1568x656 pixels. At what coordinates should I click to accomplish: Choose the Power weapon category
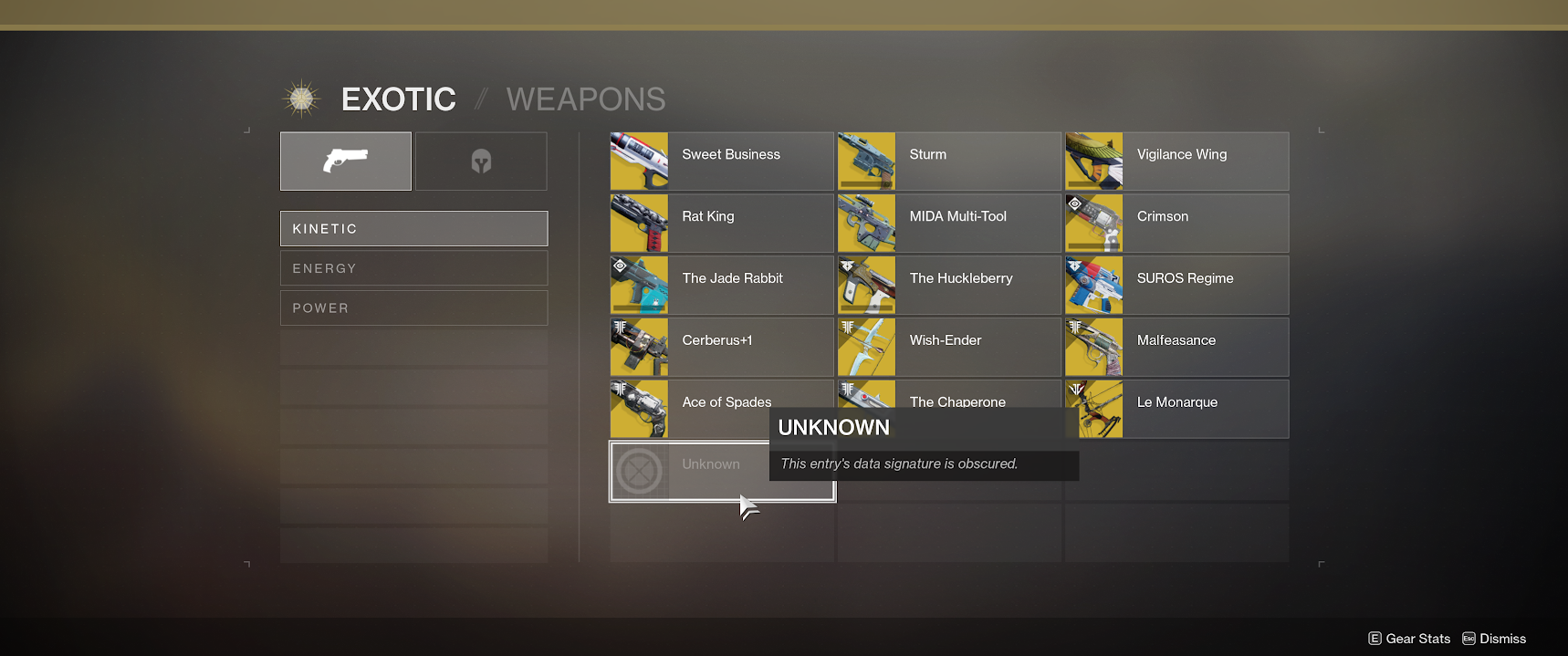[x=413, y=308]
